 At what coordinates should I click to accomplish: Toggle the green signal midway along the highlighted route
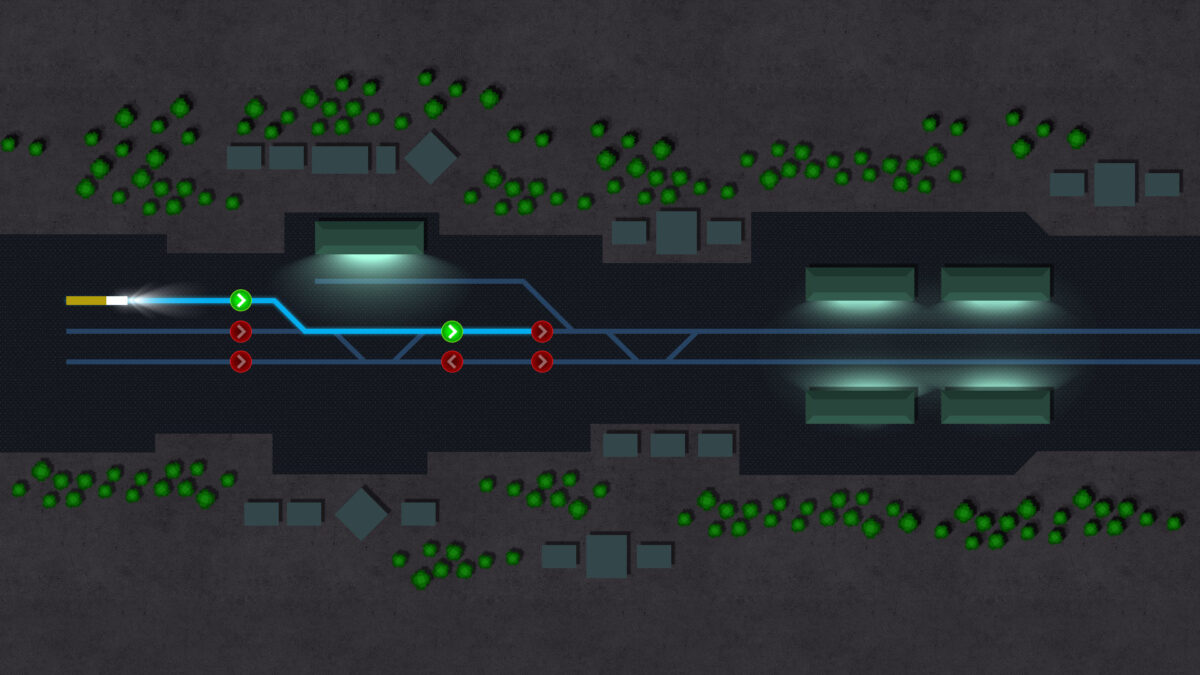[452, 331]
